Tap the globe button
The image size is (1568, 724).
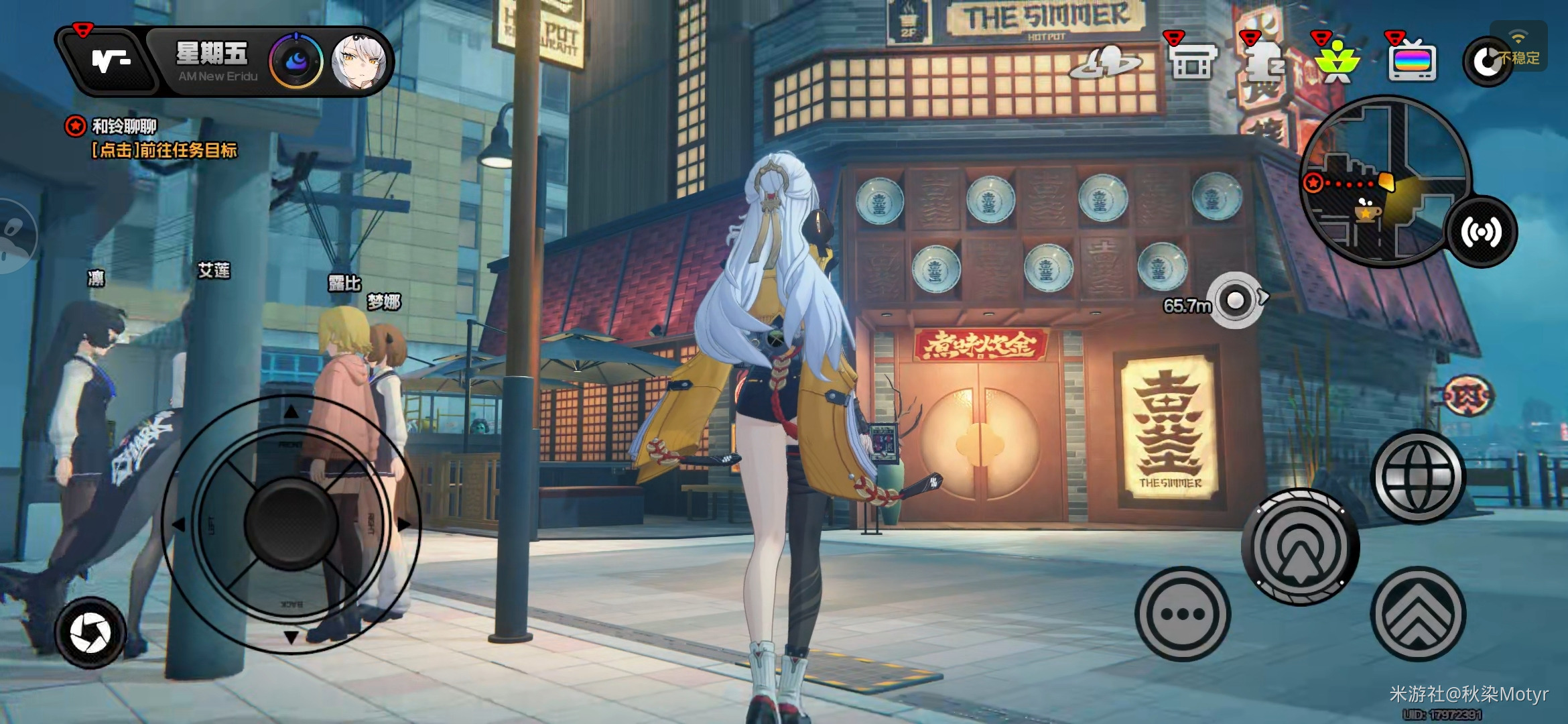coord(1417,477)
